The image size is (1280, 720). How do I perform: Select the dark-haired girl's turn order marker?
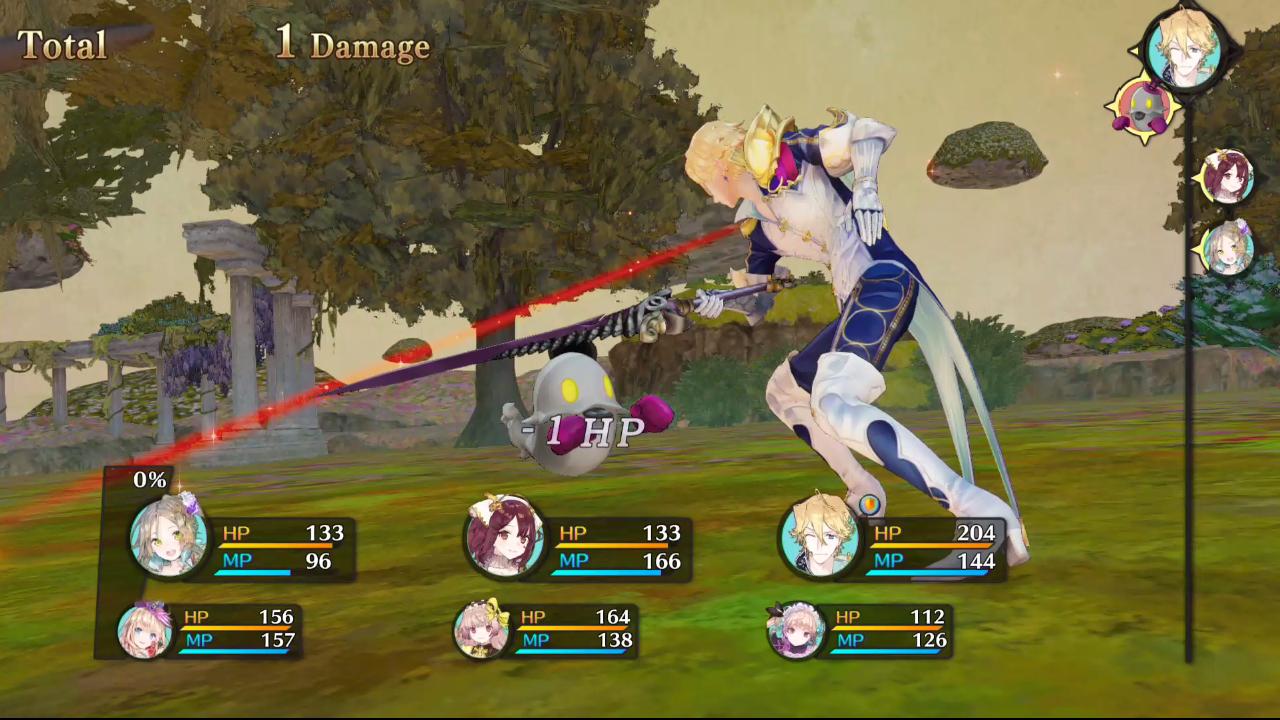click(1226, 177)
